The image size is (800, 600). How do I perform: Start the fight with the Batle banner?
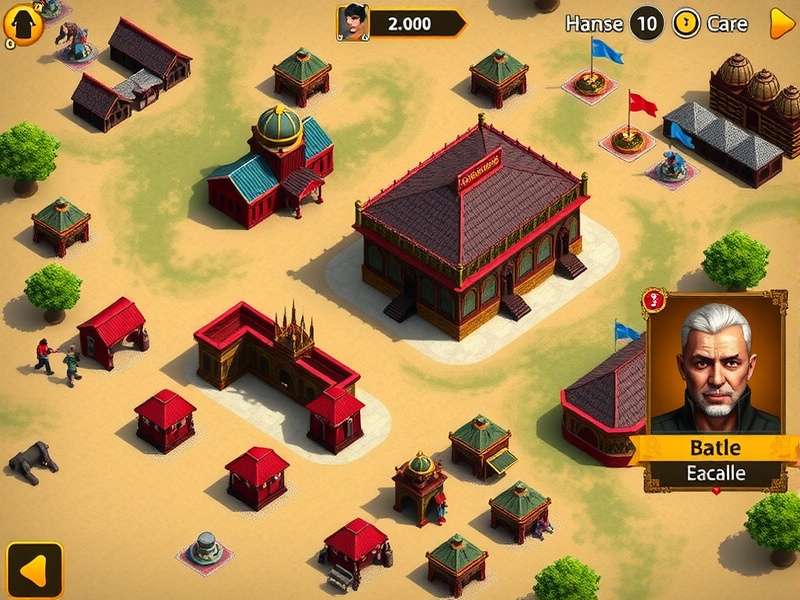(716, 447)
